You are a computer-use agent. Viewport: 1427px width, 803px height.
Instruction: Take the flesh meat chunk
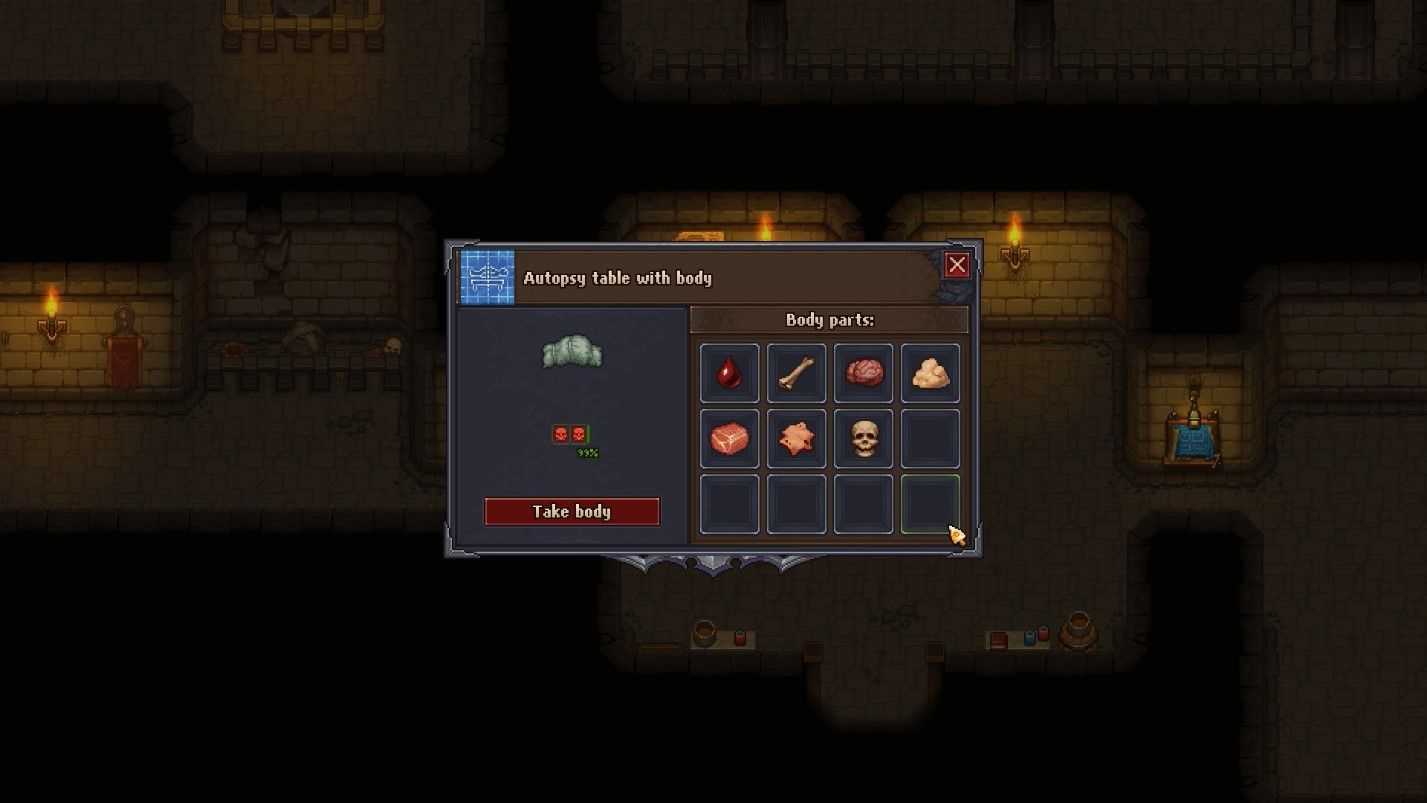(730, 439)
